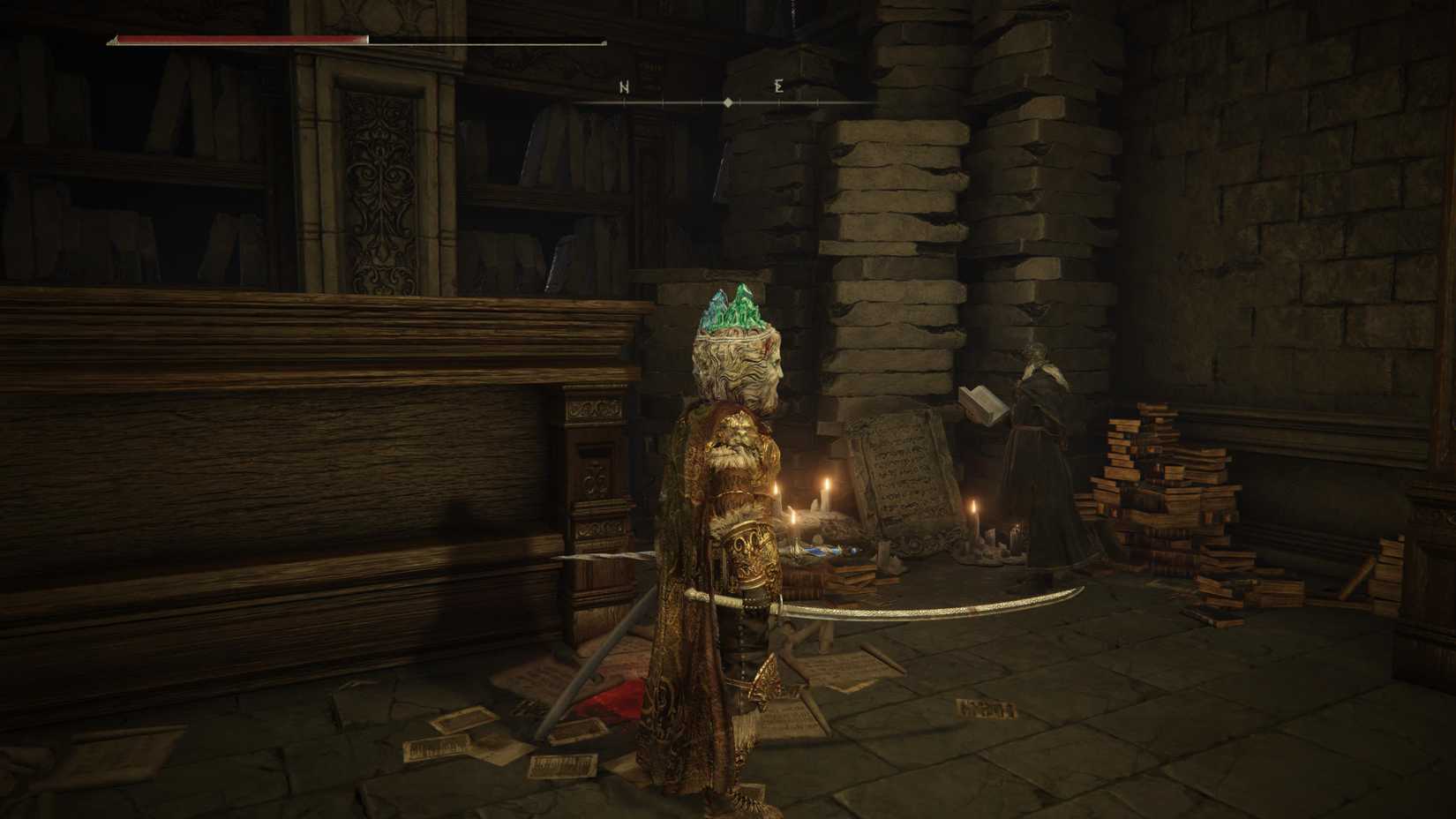Click the E marker on the compass
The height and width of the screenshot is (819, 1456).
click(x=777, y=87)
